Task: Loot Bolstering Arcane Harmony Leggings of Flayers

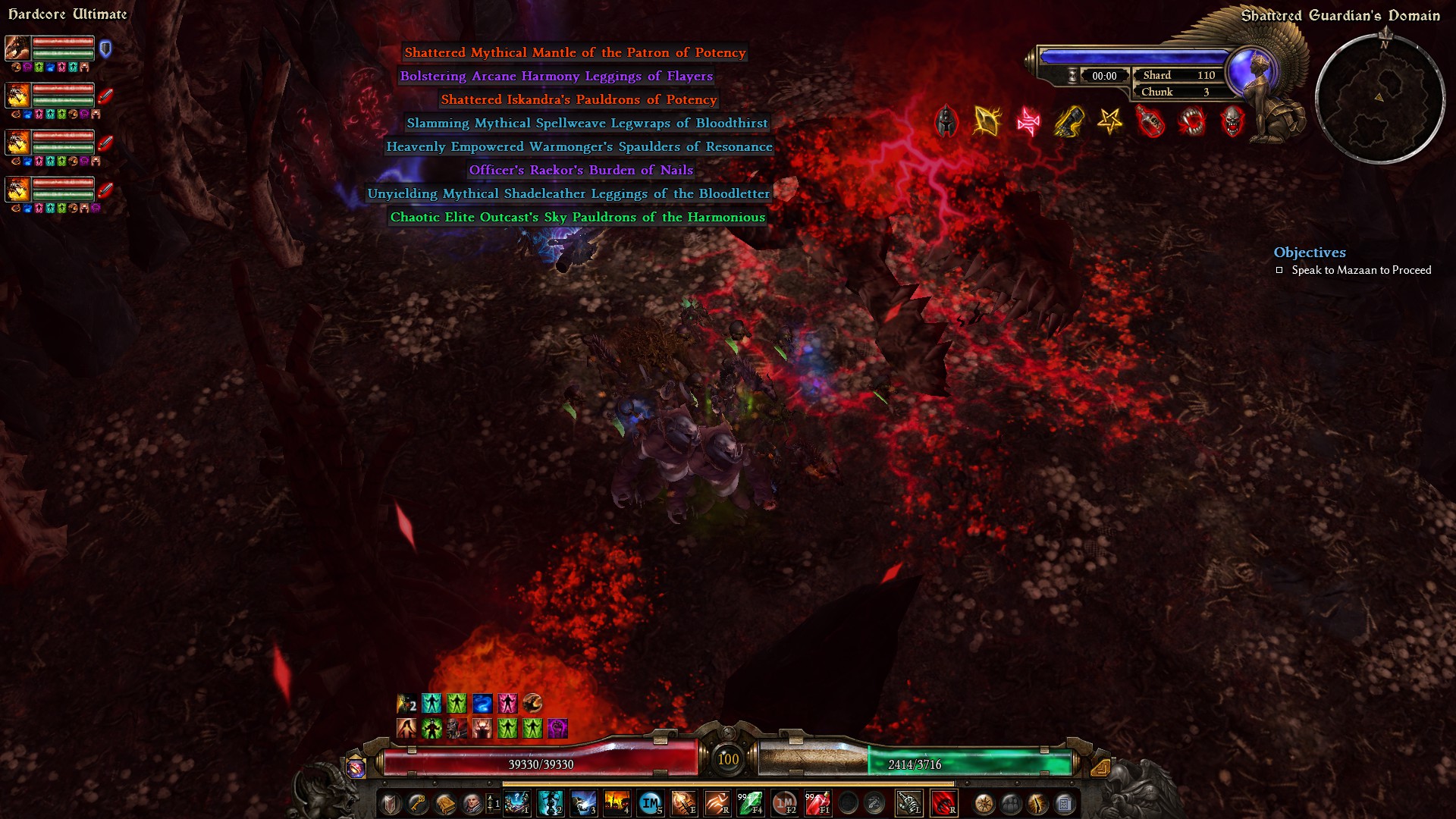Action: [x=556, y=76]
